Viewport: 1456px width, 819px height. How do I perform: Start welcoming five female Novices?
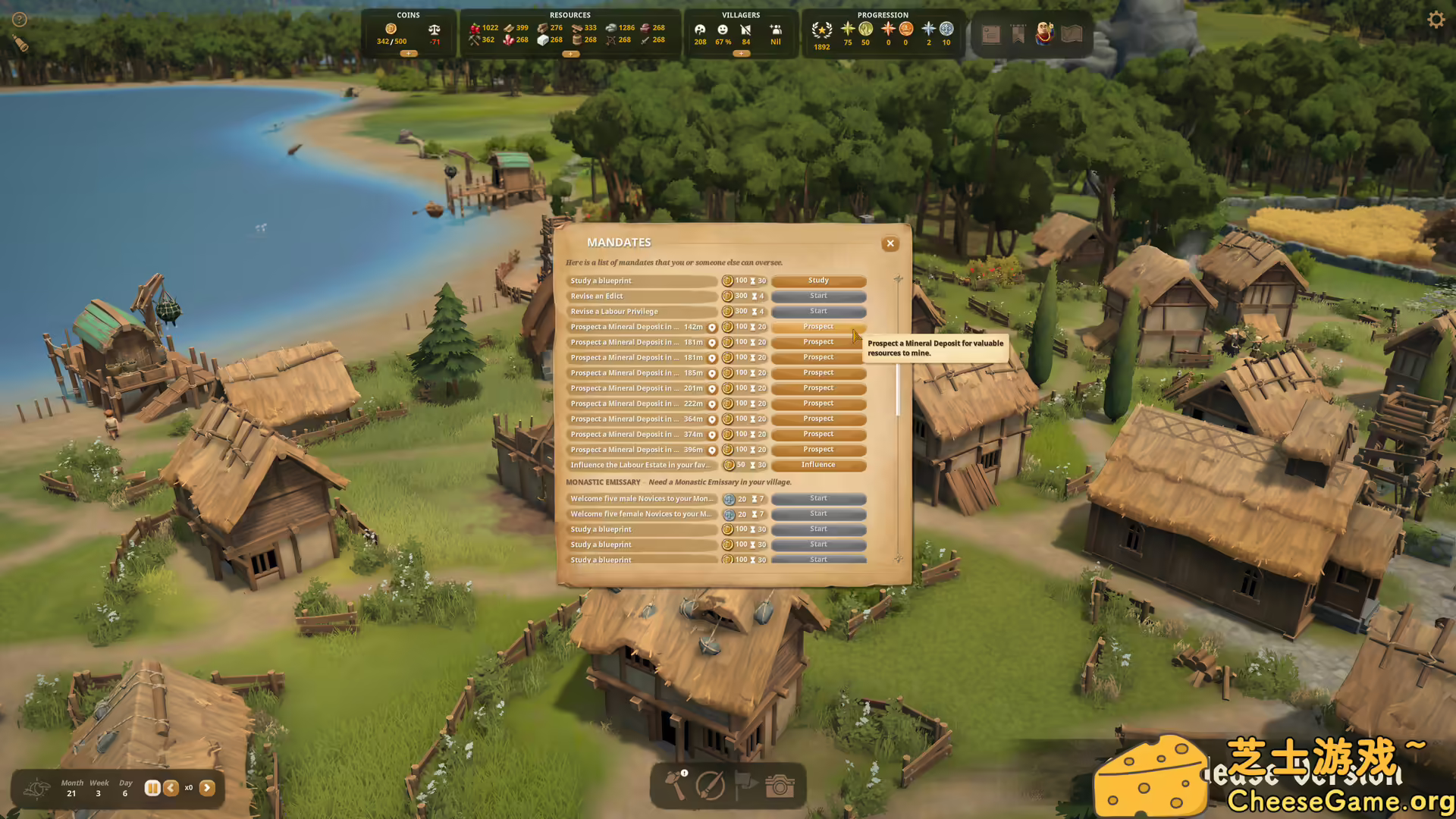[x=818, y=514]
